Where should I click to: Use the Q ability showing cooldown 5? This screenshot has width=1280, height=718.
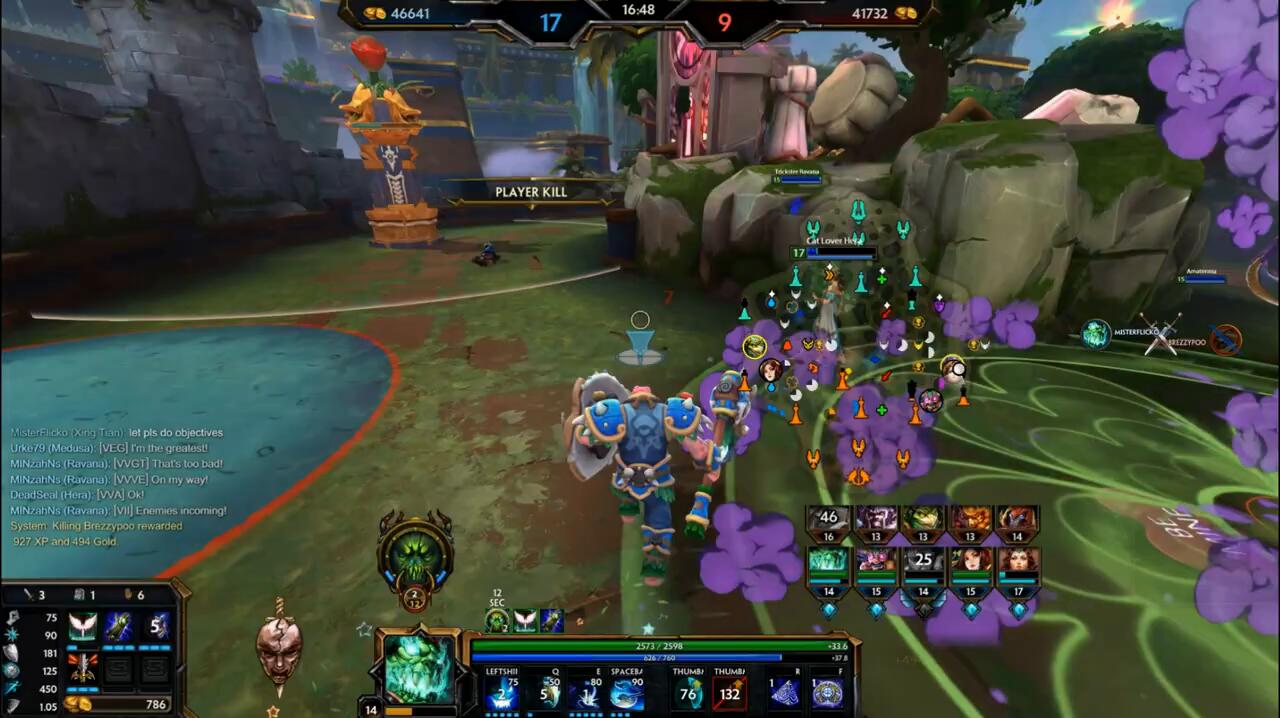pyautogui.click(x=547, y=693)
